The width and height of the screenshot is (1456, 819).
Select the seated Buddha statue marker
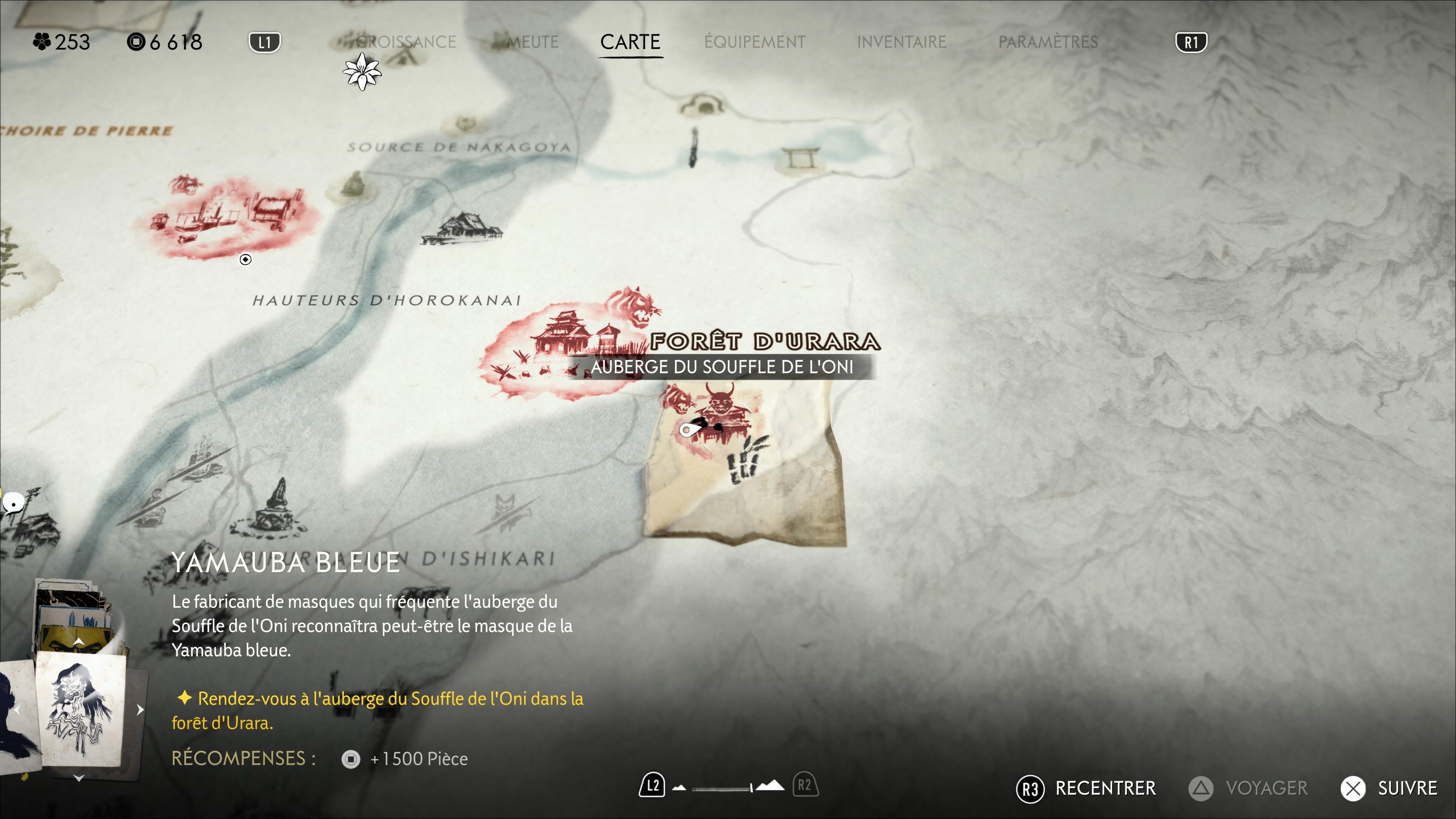353,184
